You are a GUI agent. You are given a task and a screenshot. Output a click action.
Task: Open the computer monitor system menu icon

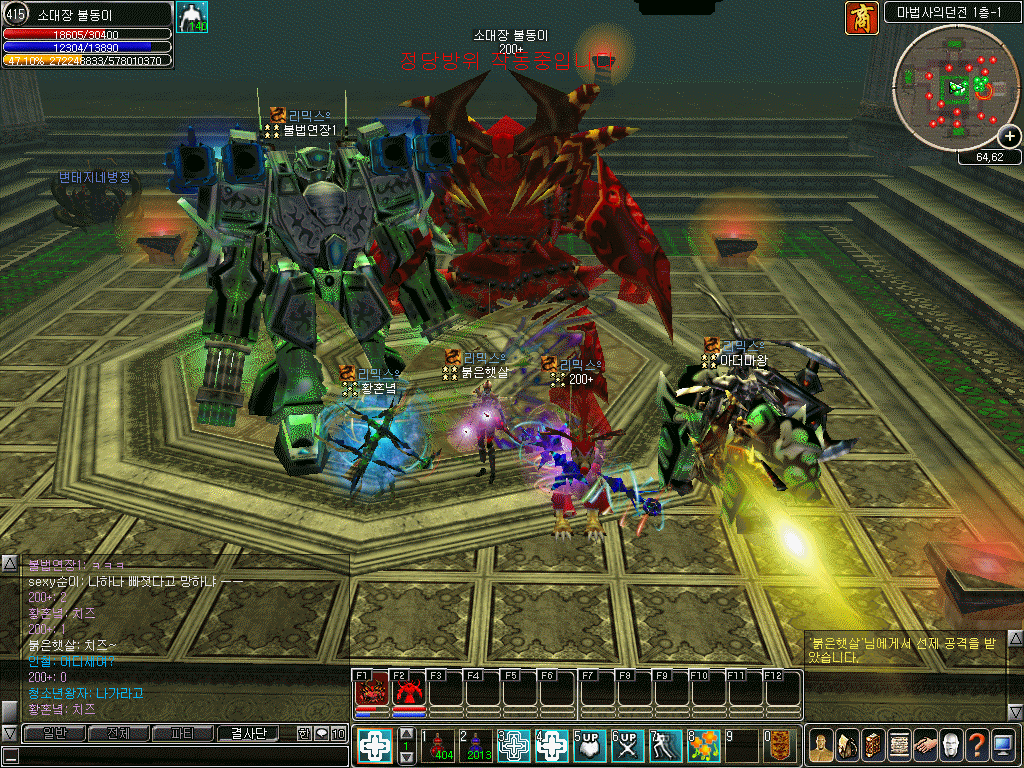coord(1003,744)
